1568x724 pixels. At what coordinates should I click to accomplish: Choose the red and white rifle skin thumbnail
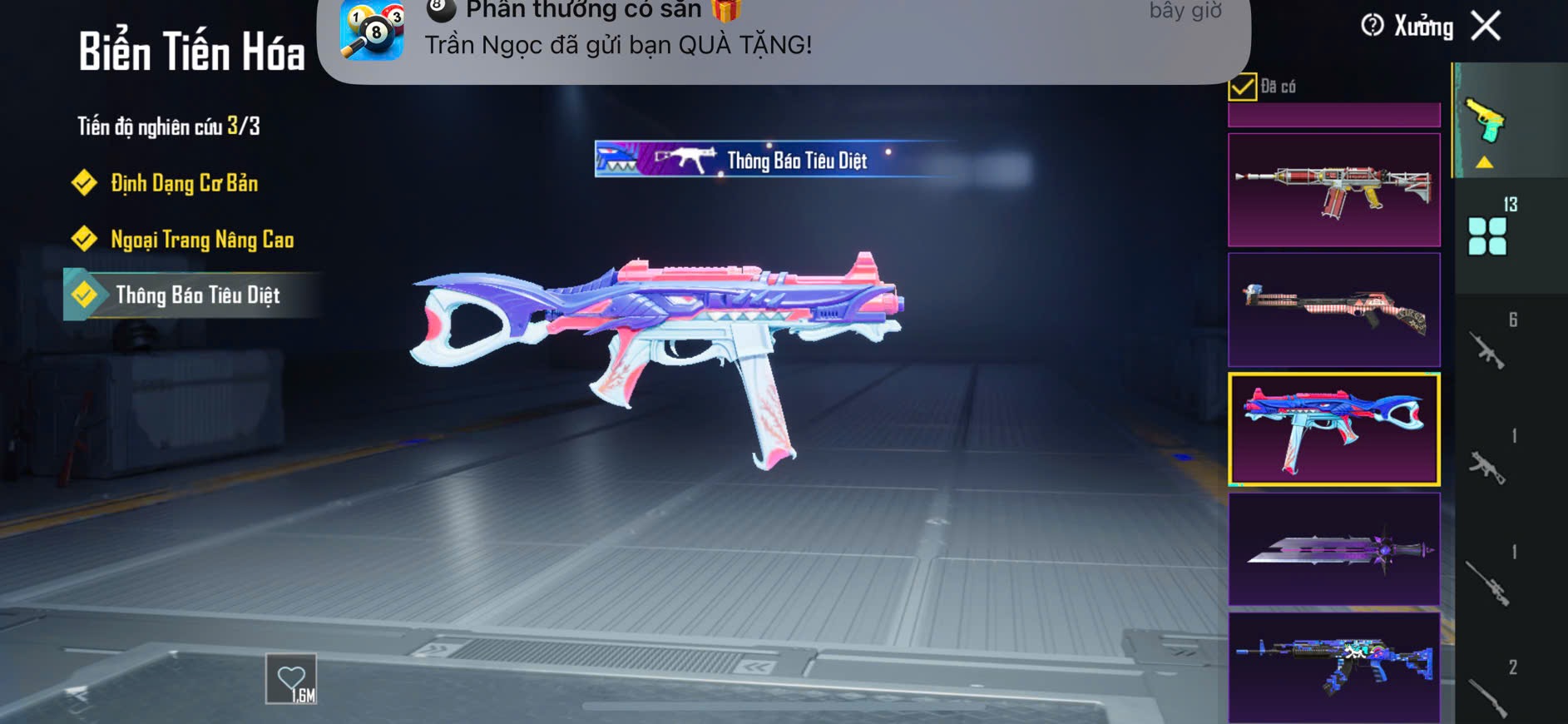[x=1333, y=190]
